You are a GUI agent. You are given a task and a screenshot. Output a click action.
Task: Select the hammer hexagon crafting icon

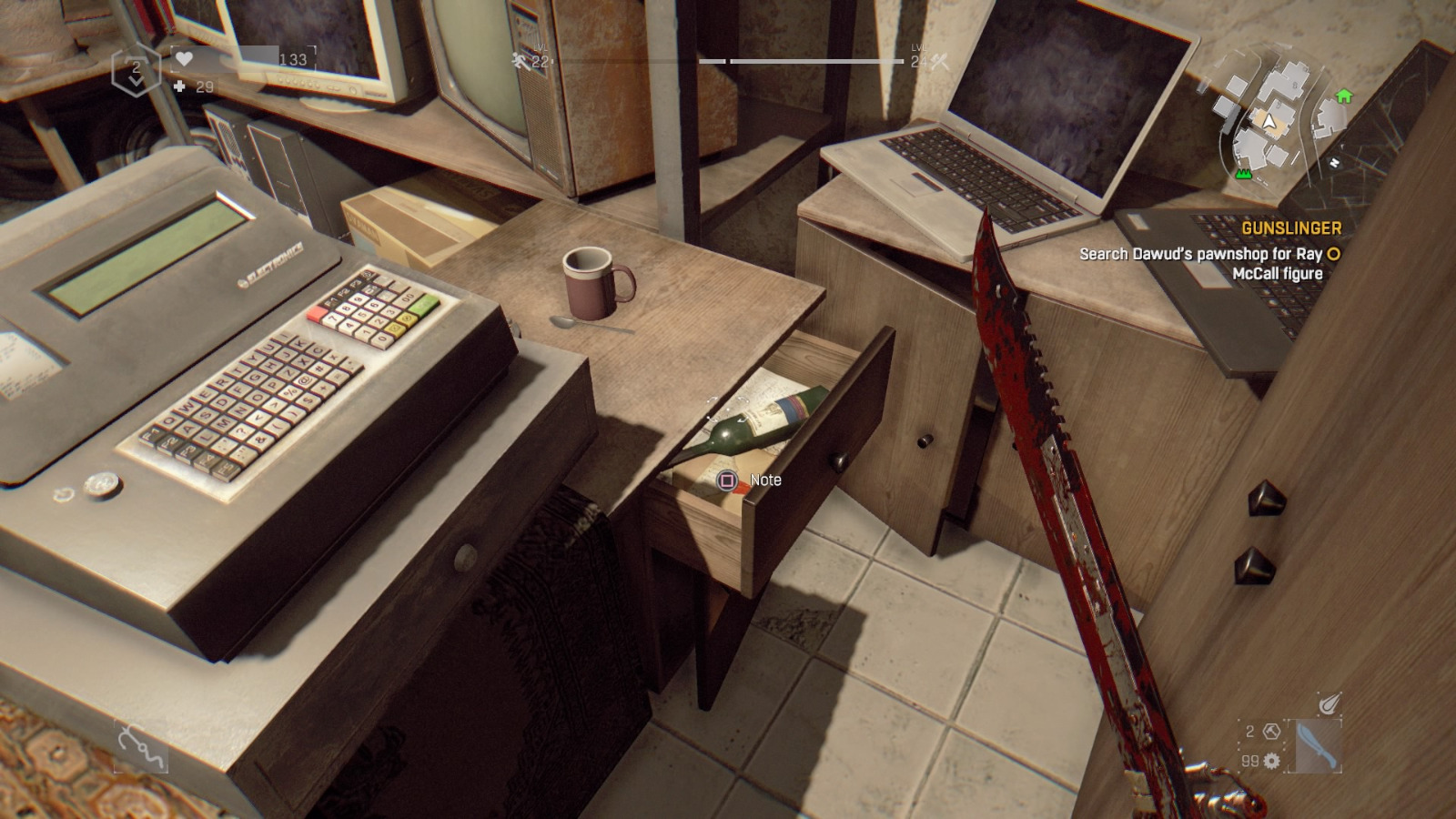click(x=1270, y=733)
